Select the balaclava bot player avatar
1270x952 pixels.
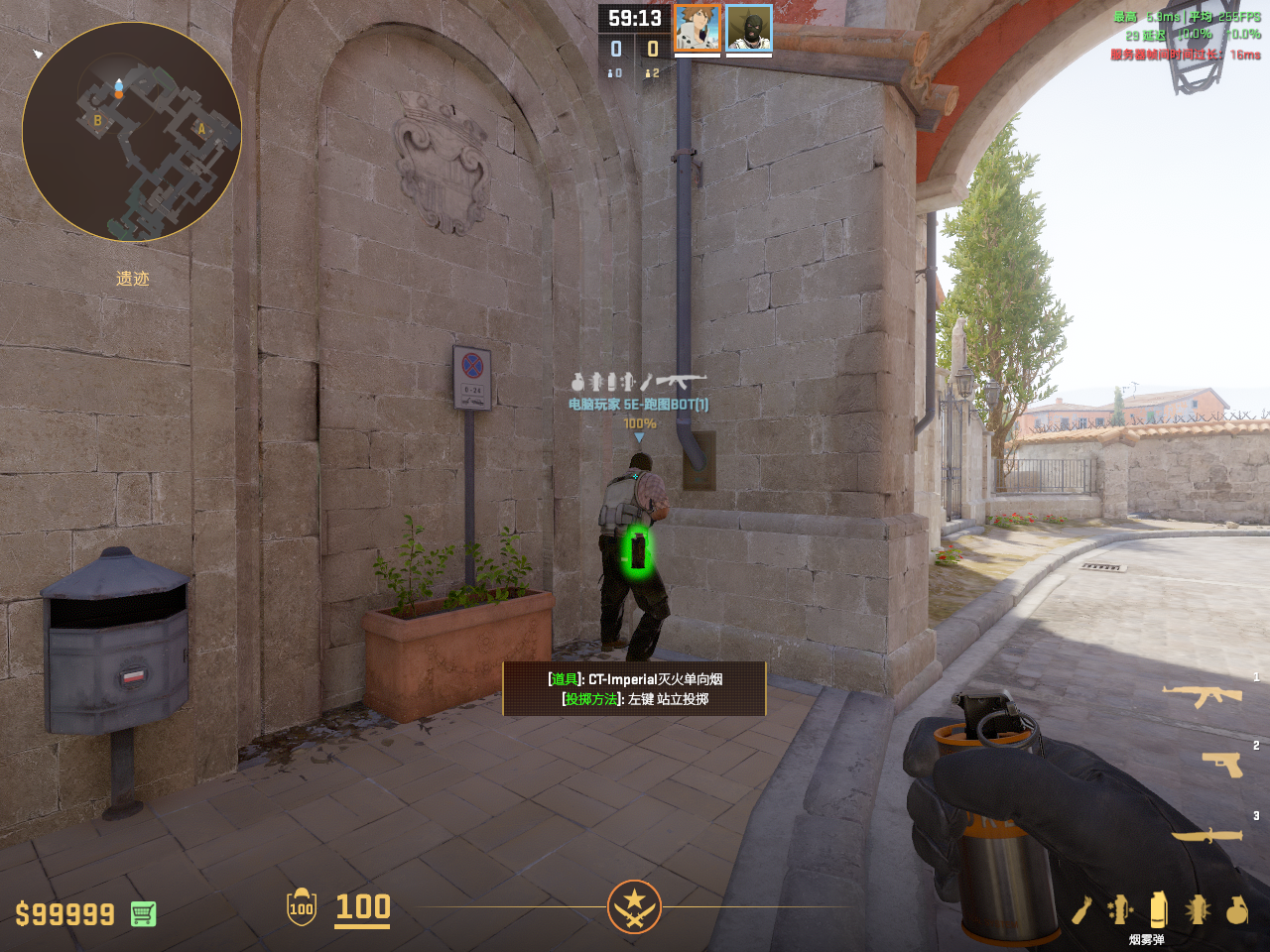click(x=749, y=29)
